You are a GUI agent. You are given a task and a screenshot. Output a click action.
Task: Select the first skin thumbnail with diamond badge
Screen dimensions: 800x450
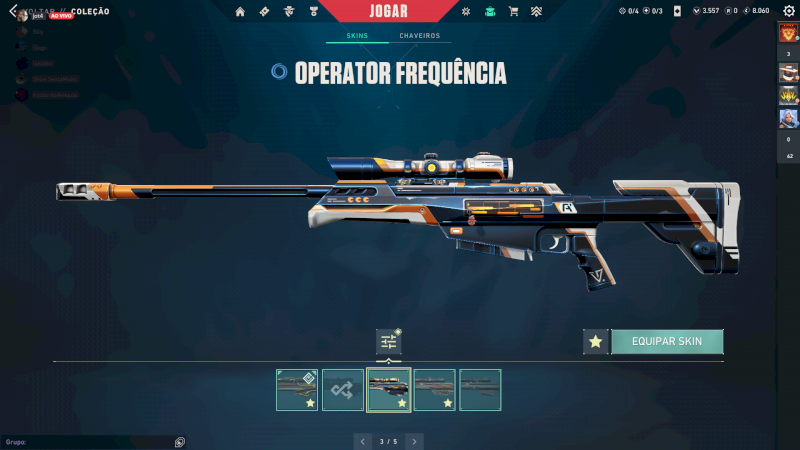coord(297,390)
